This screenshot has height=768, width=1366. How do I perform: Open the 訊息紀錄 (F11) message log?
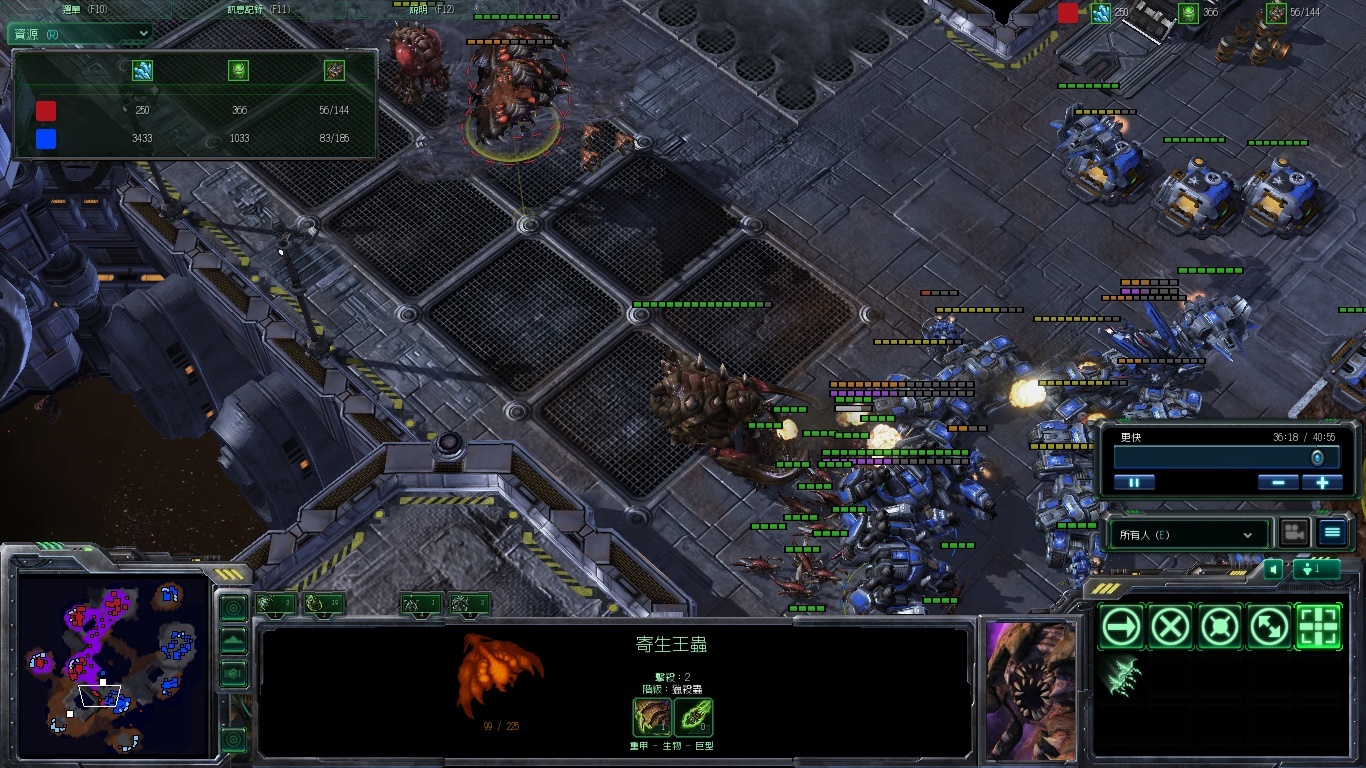click(x=258, y=9)
